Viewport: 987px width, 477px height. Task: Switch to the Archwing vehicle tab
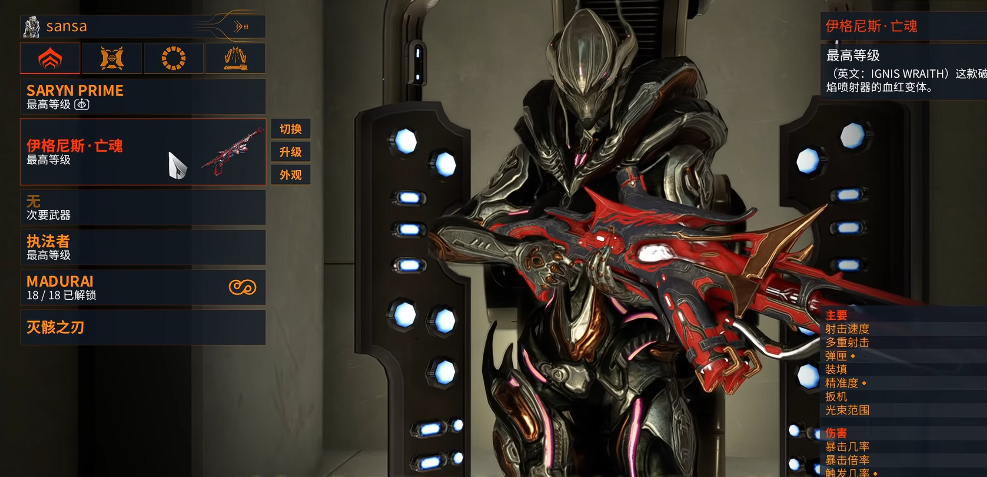pos(235,59)
